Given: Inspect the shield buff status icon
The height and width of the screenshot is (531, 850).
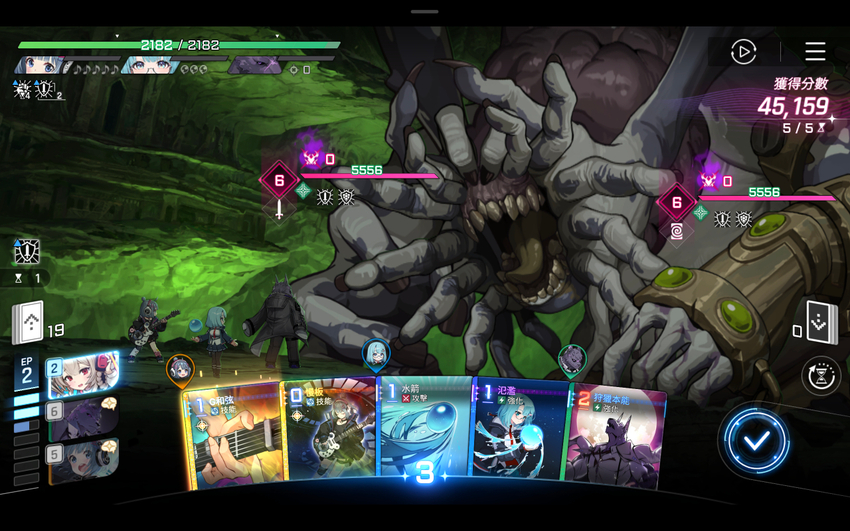Looking at the screenshot, I should coord(27,251).
